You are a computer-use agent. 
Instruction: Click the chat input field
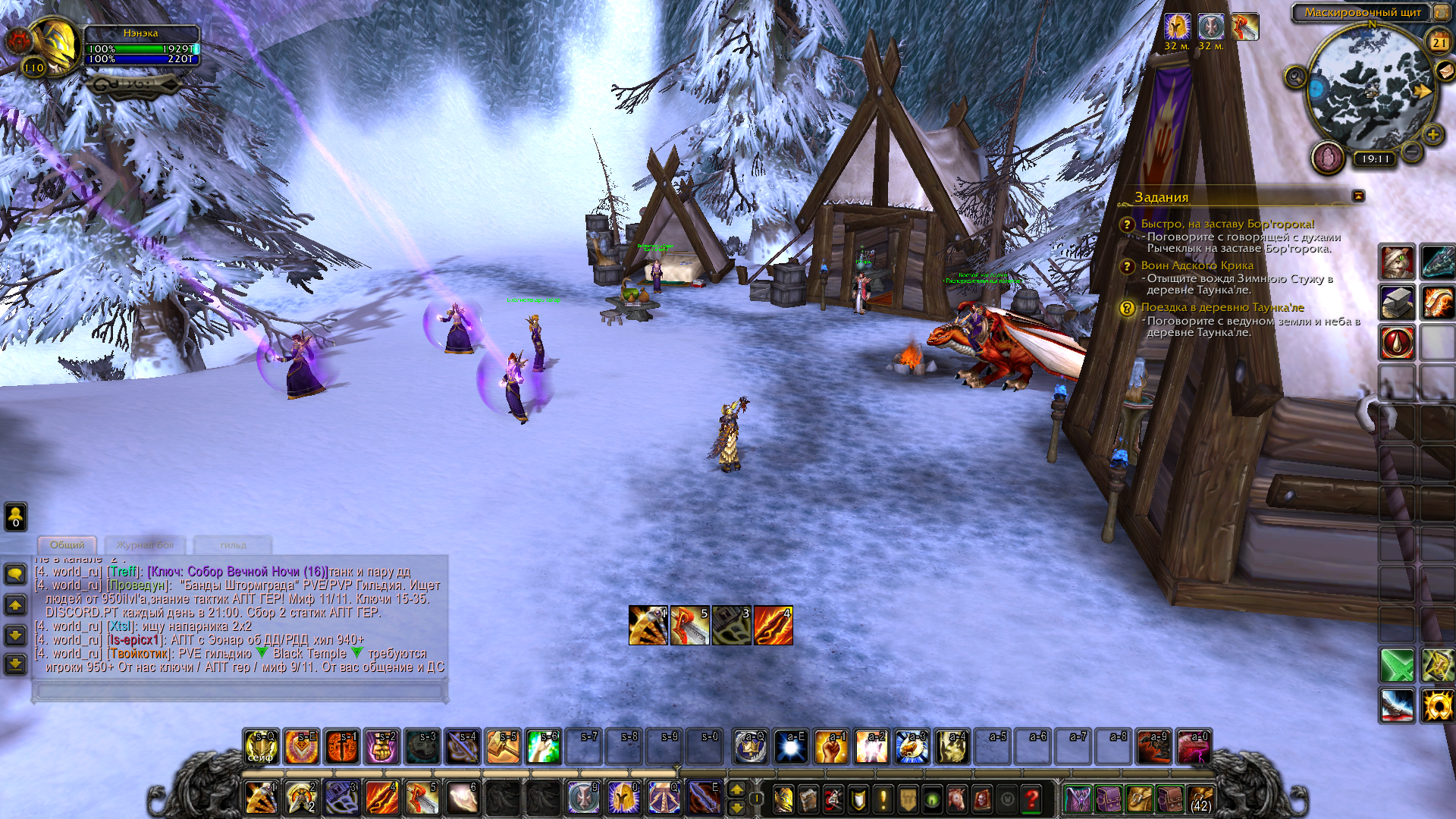tap(240, 690)
